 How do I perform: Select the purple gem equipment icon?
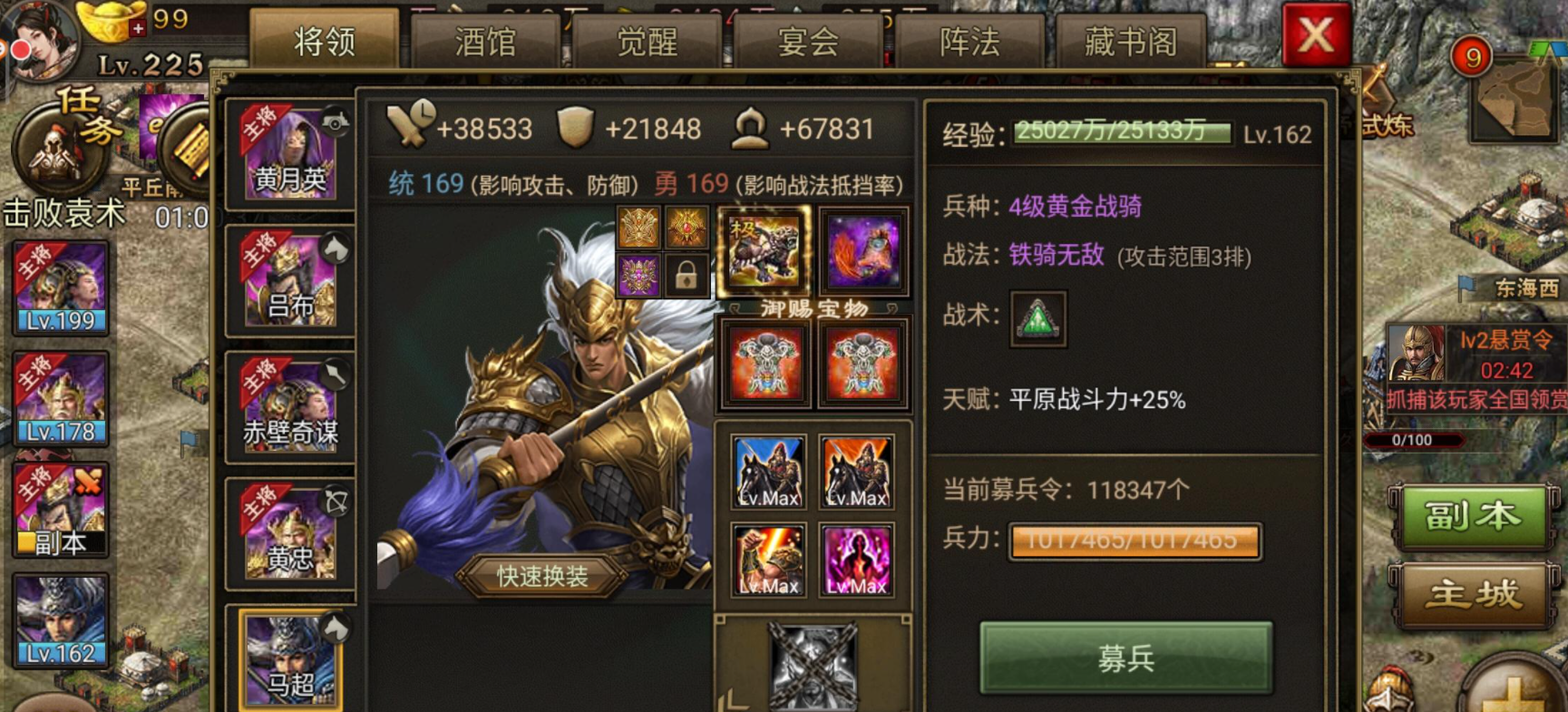coord(638,275)
